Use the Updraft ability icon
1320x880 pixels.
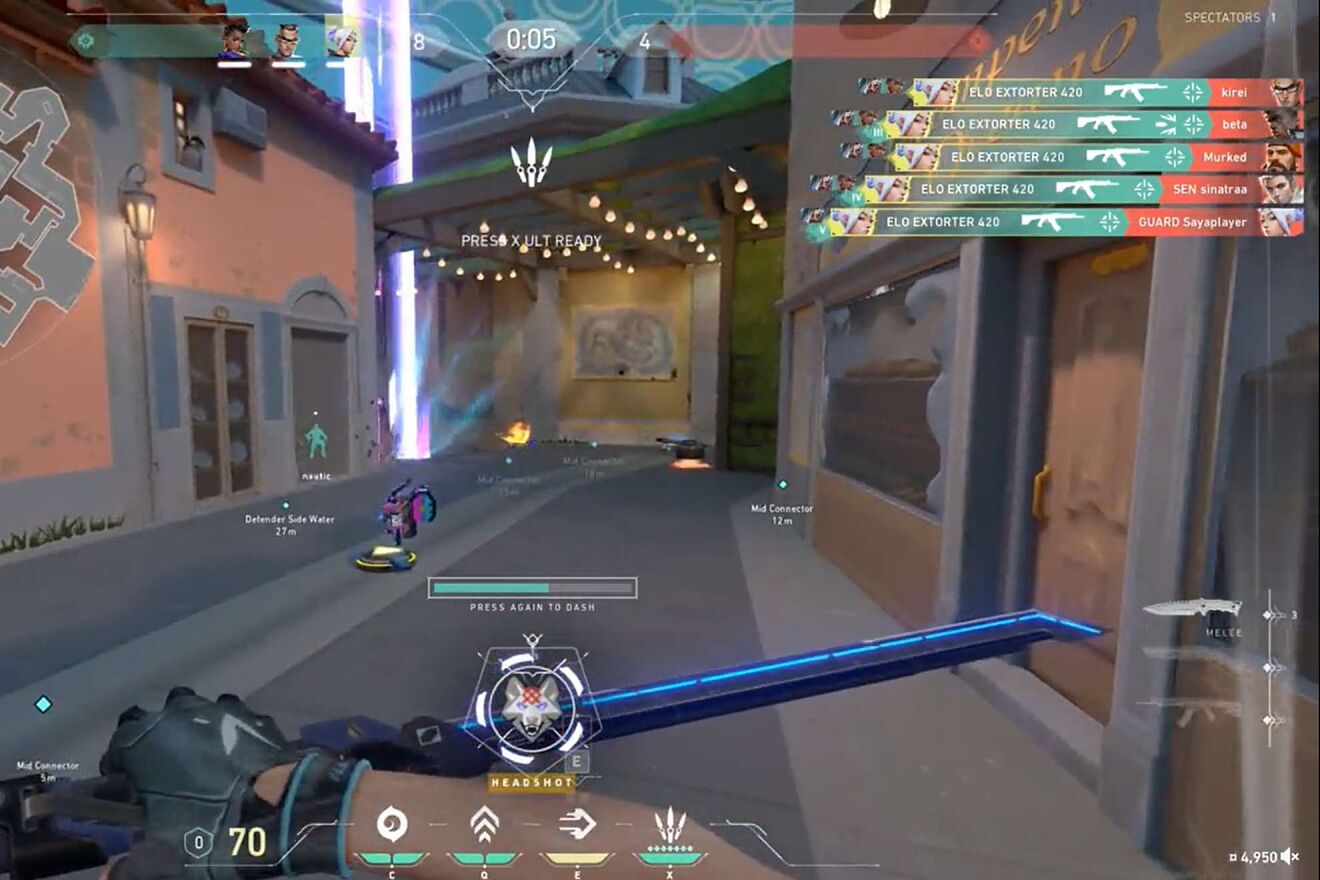484,824
